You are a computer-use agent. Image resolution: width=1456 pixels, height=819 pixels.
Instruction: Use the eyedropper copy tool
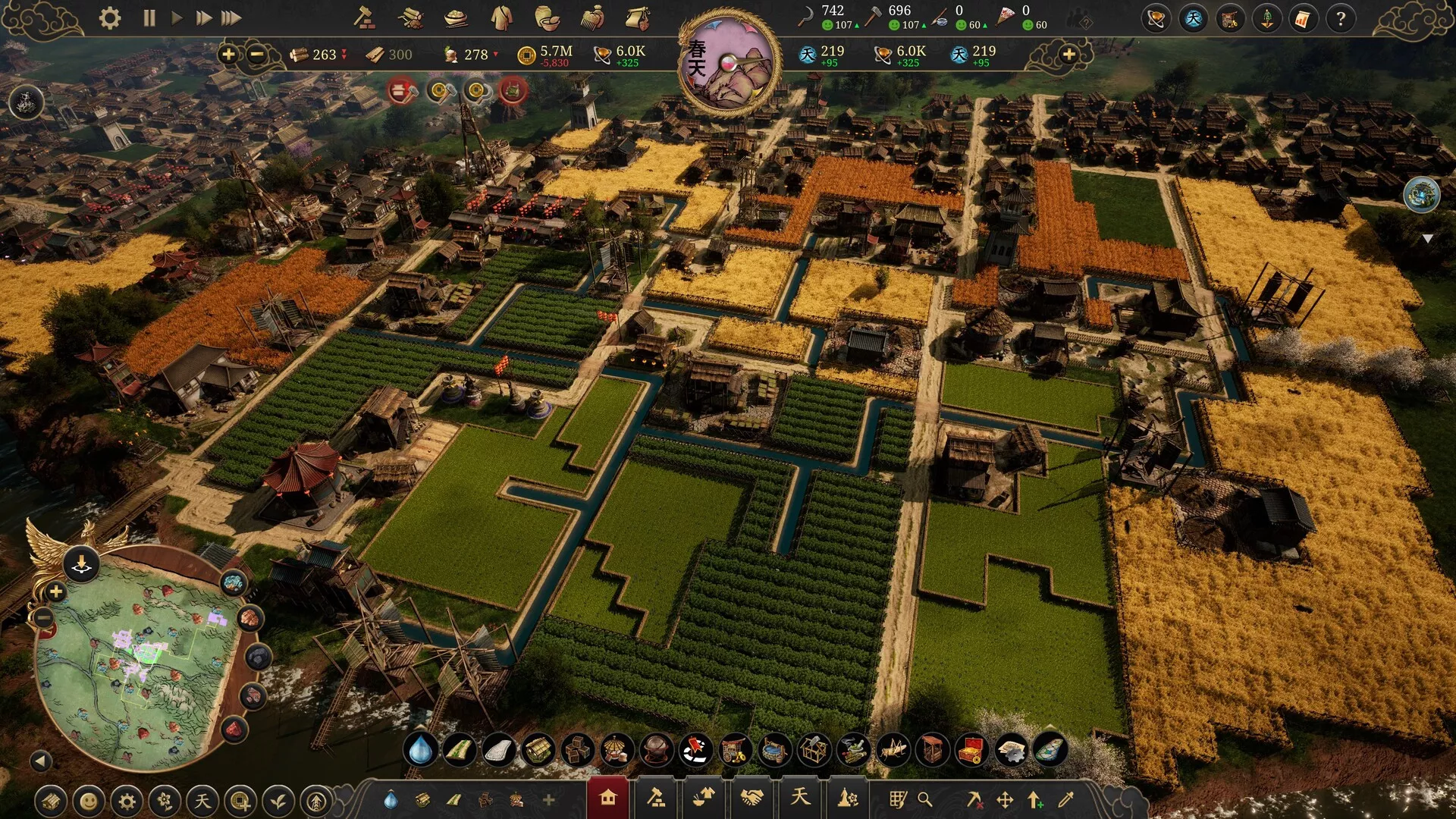[1066, 799]
